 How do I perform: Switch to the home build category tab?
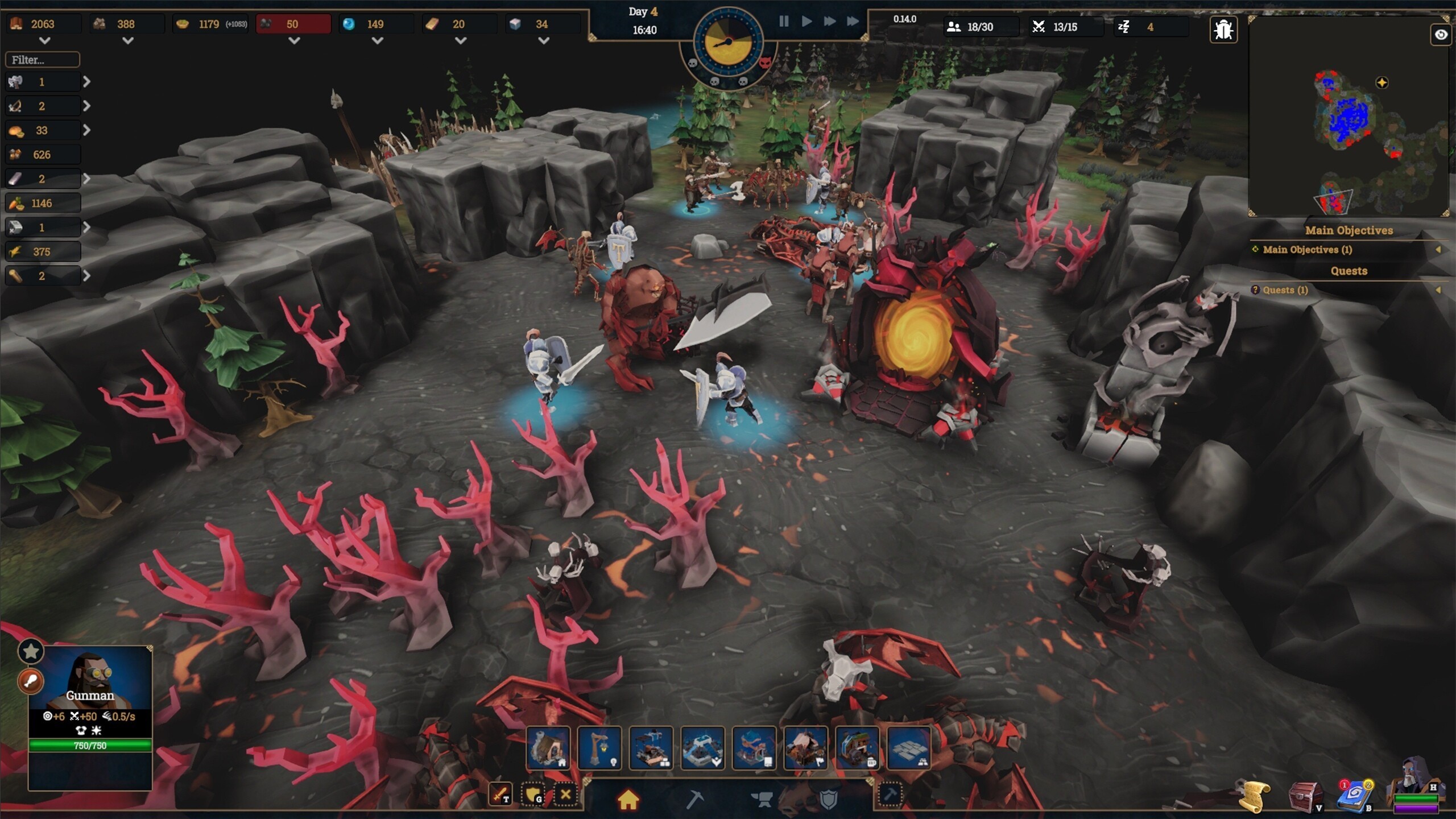pos(628,800)
